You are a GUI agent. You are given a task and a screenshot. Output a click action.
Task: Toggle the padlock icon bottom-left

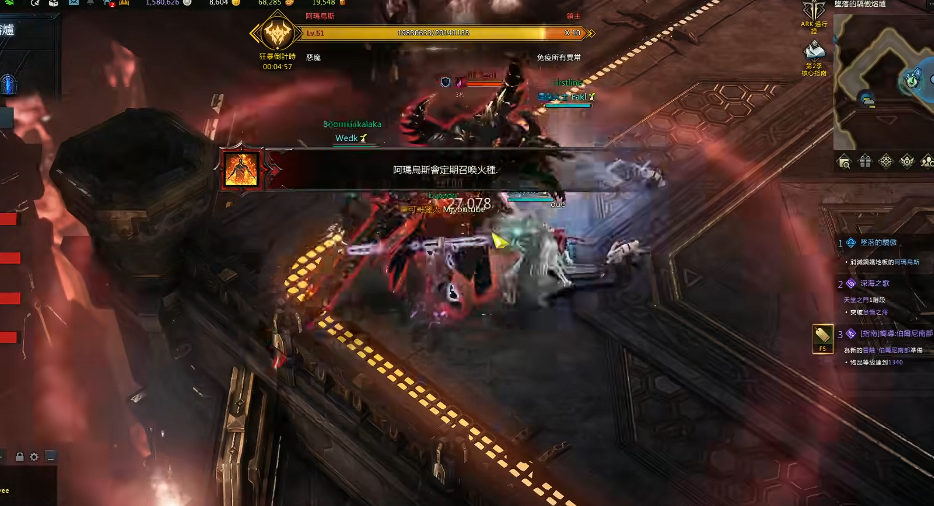point(19,457)
